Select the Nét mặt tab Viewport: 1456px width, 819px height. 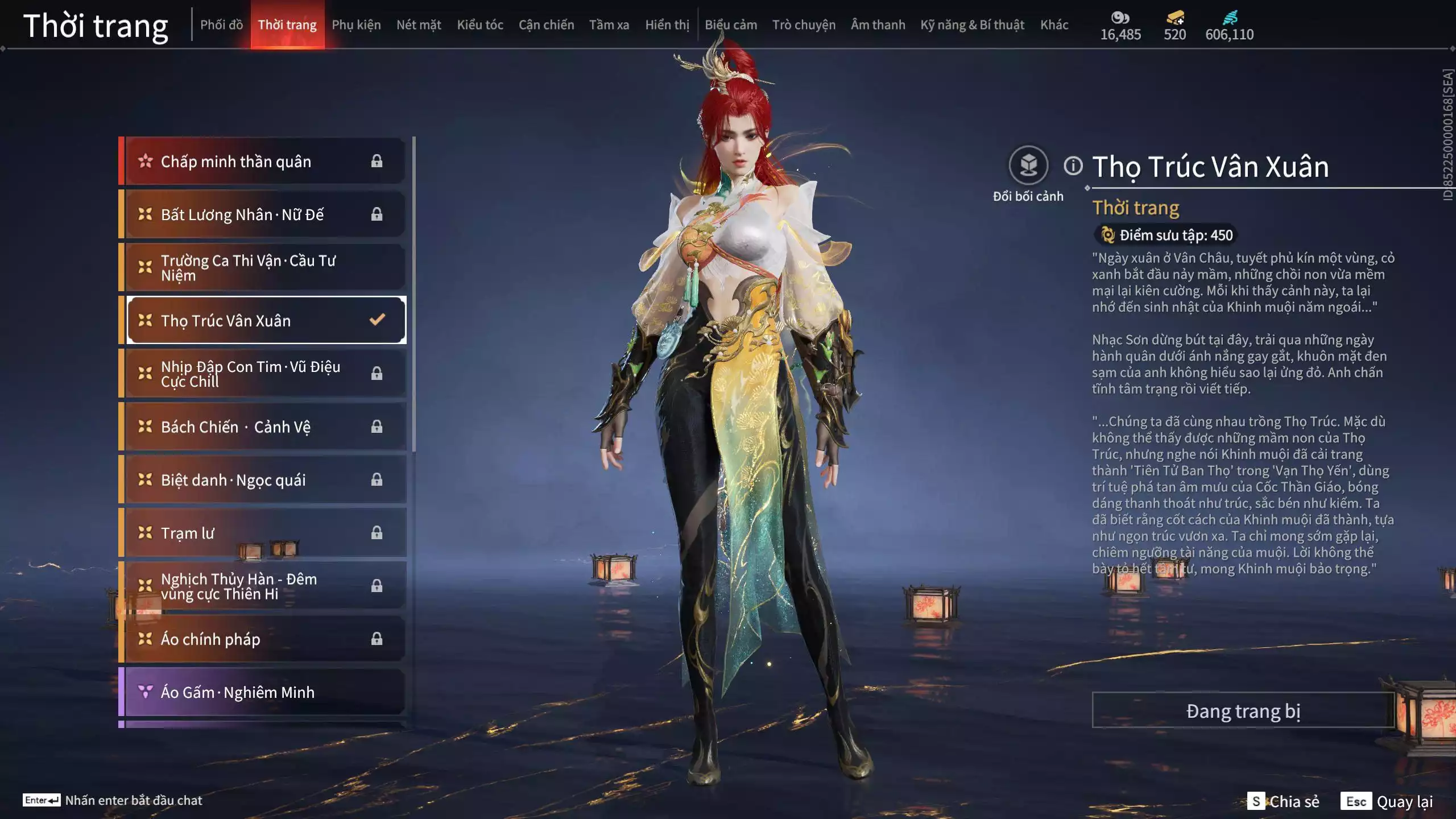(x=419, y=25)
